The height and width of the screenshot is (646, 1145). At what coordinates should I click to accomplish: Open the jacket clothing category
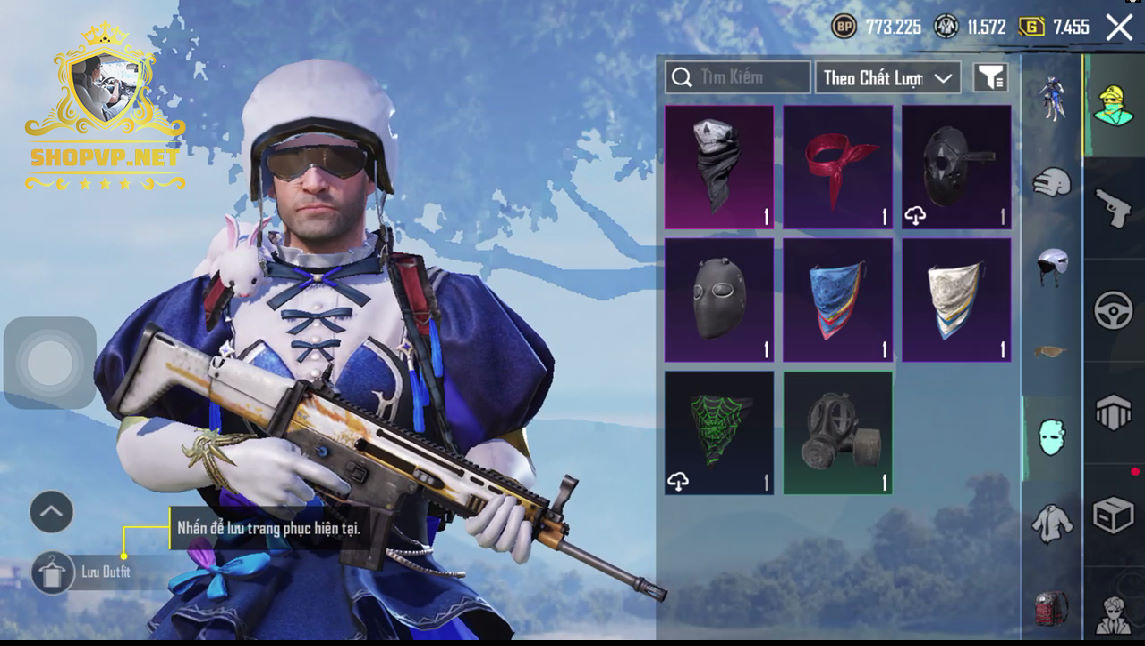1051,522
